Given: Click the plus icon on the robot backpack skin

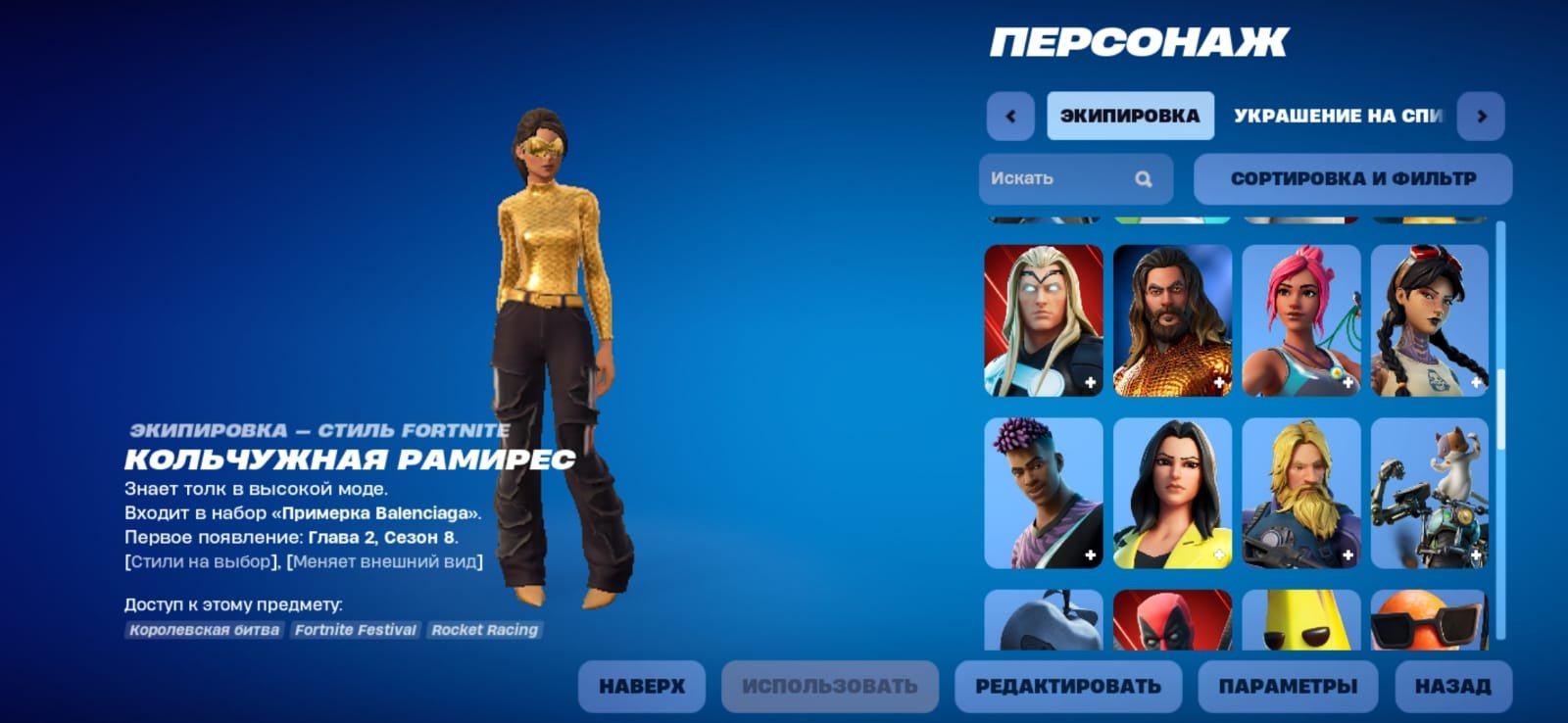Looking at the screenshot, I should coord(1476,554).
